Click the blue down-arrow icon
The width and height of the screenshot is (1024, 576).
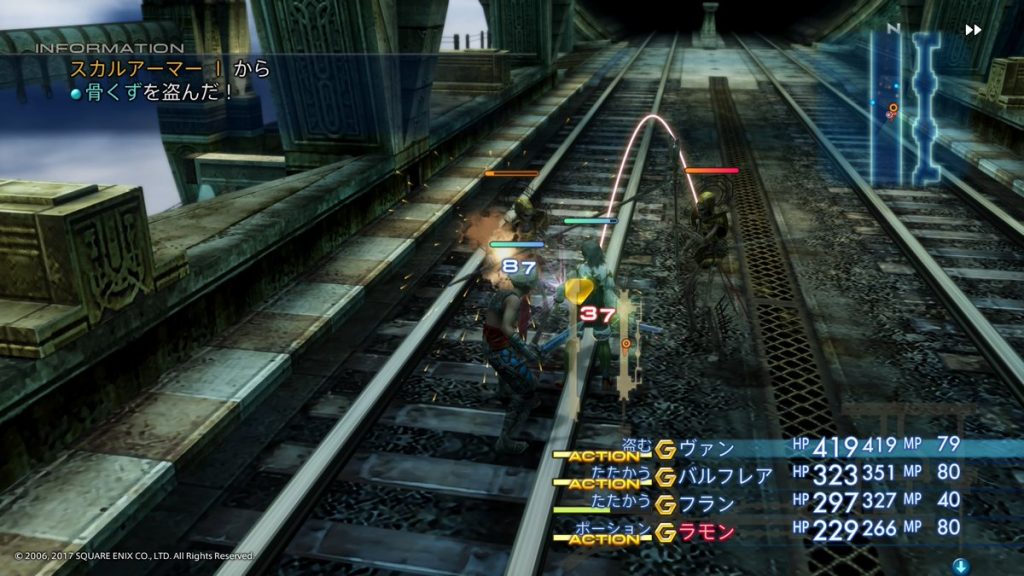[x=960, y=566]
